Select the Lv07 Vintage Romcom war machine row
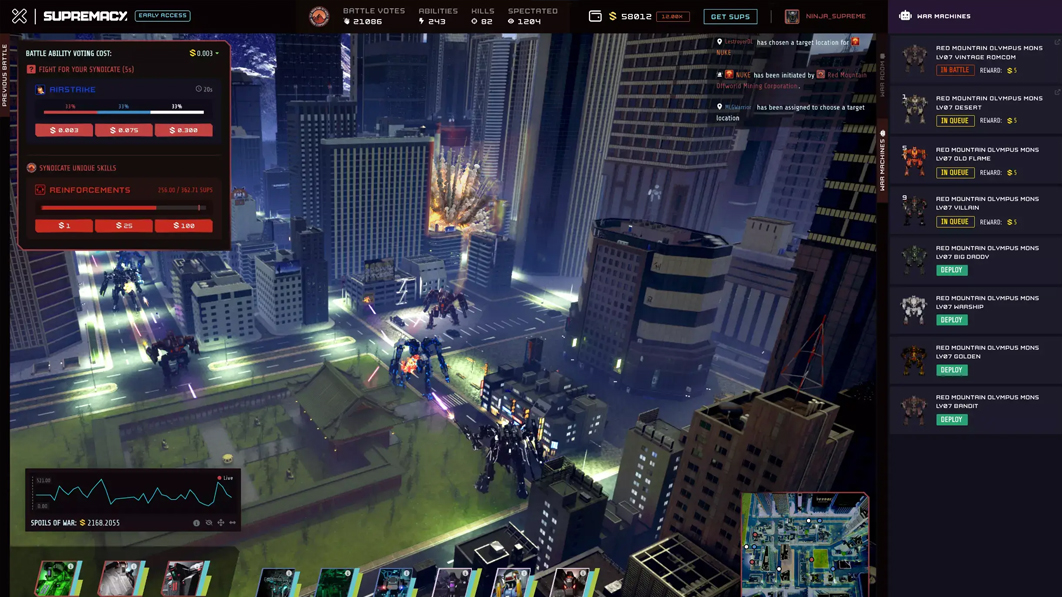1062x597 pixels. point(975,59)
